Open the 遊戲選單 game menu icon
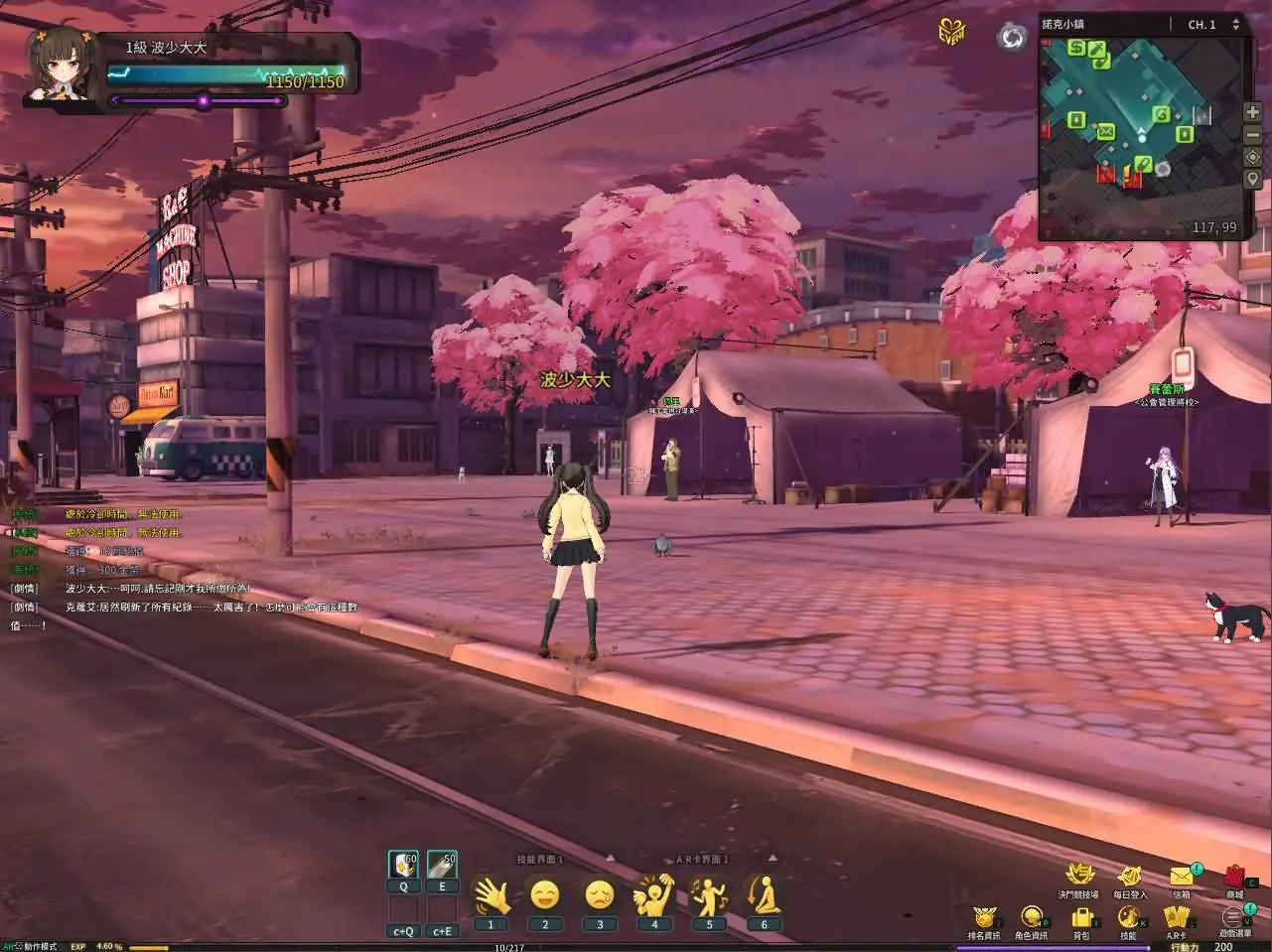The width and height of the screenshot is (1272, 952). click(1231, 914)
